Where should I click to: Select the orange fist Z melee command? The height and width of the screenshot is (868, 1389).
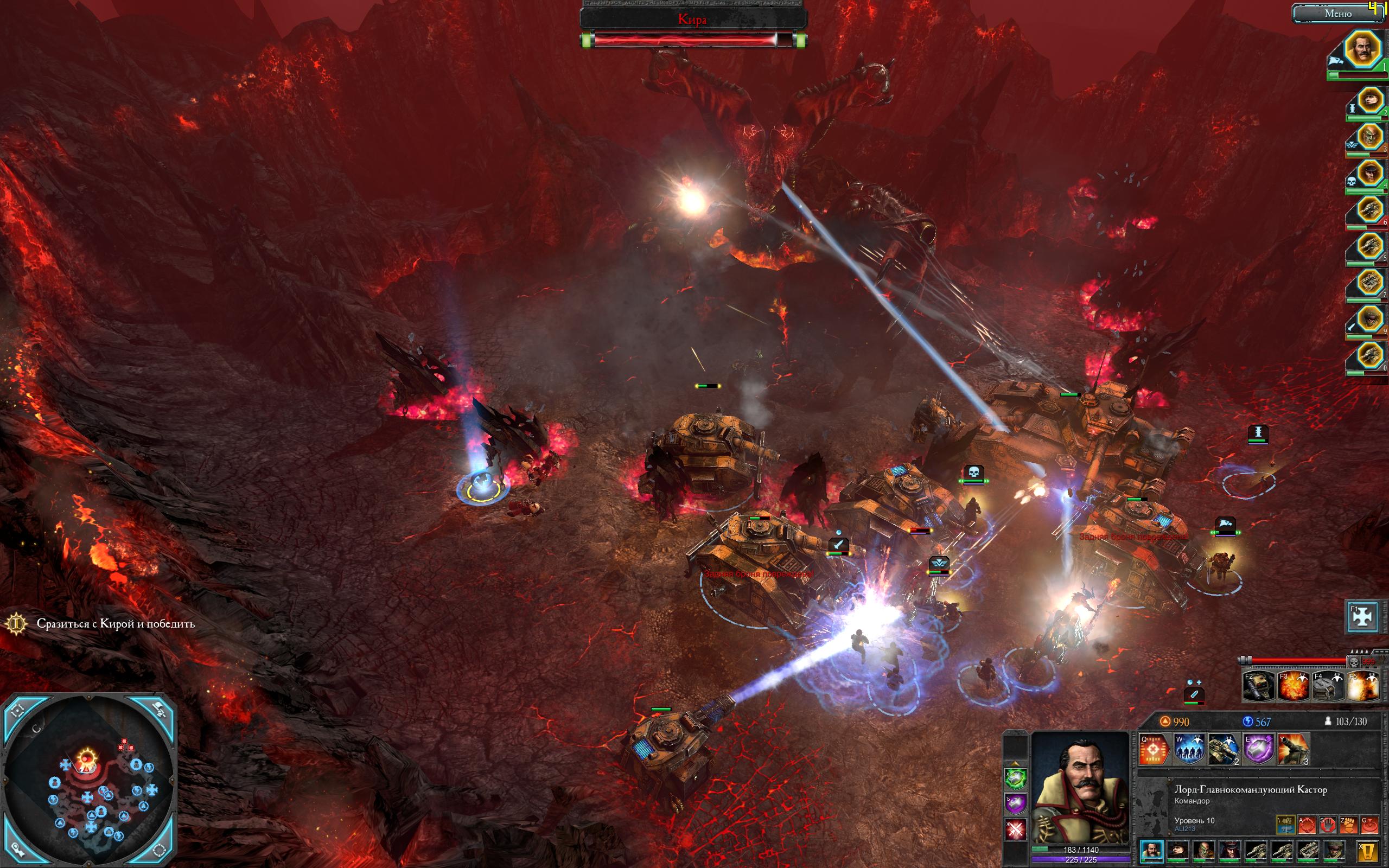(x=1348, y=825)
